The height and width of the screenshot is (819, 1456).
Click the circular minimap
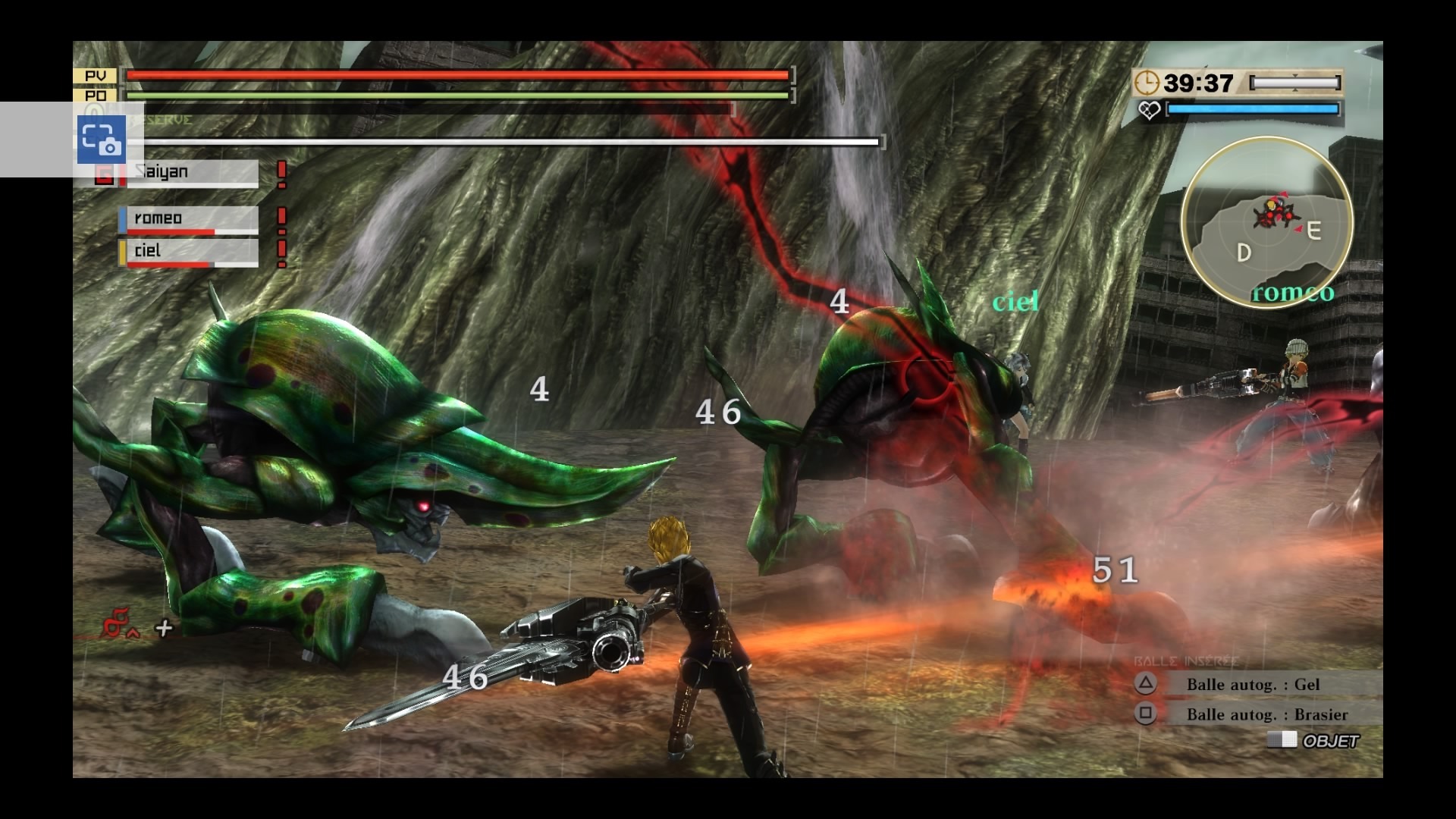click(x=1266, y=221)
